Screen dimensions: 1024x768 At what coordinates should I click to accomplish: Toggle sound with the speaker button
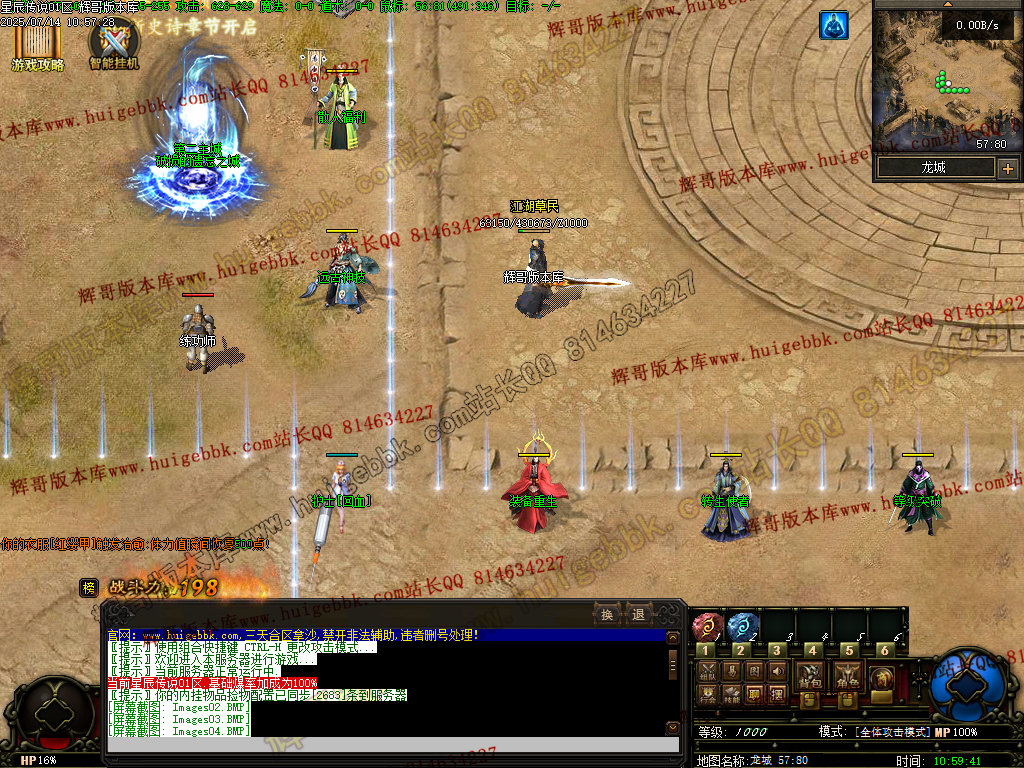pos(777,671)
